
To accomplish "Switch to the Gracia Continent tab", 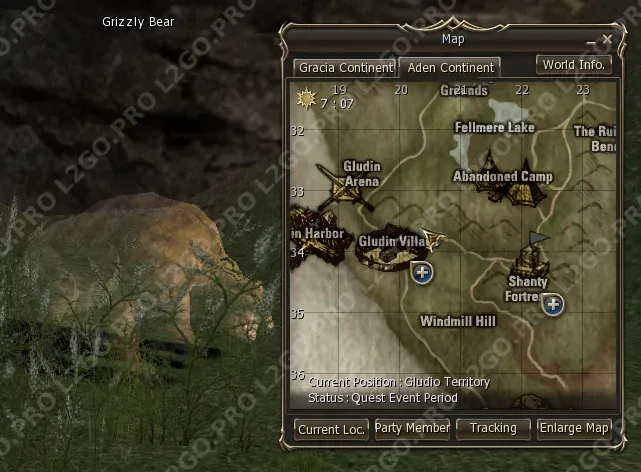I will [x=345, y=68].
